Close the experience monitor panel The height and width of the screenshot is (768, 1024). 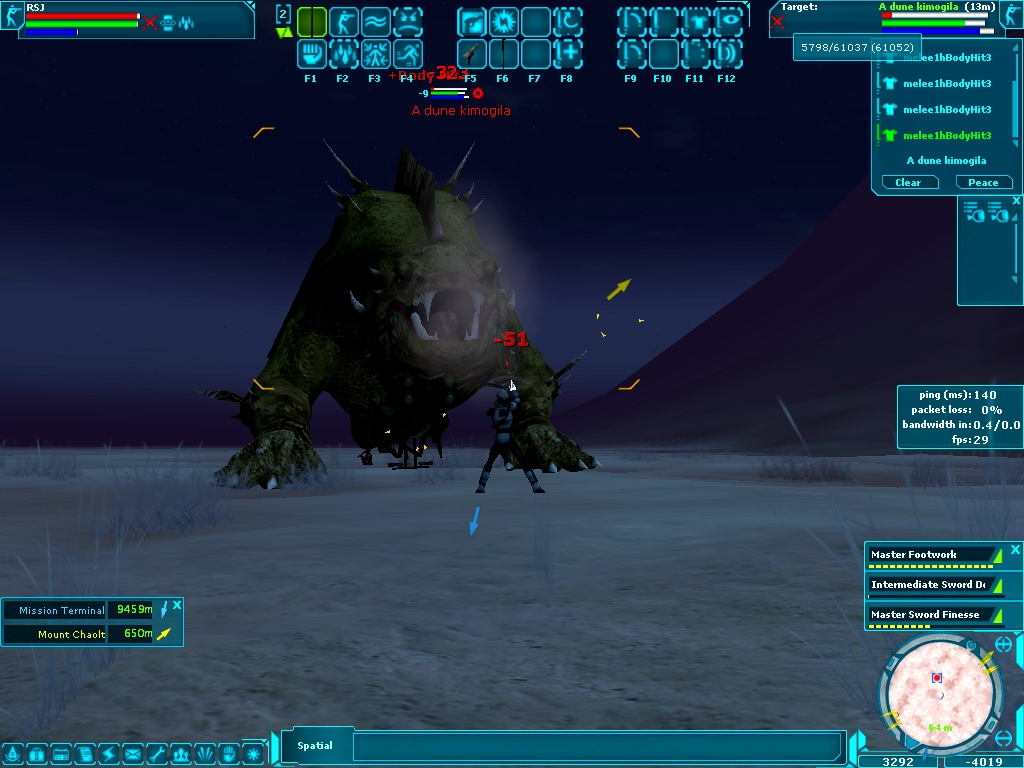tap(1015, 550)
